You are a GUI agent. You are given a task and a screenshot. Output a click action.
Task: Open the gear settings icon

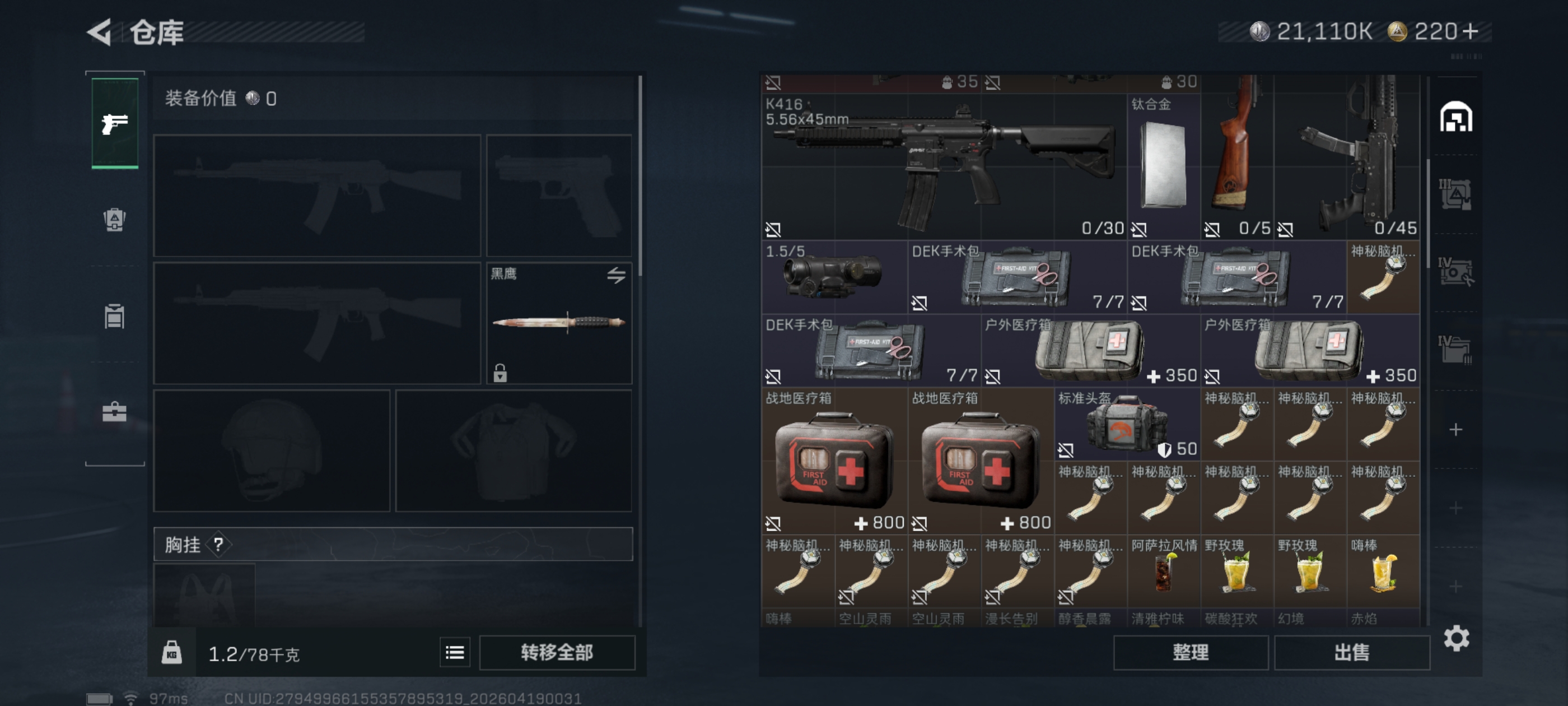coord(1456,638)
